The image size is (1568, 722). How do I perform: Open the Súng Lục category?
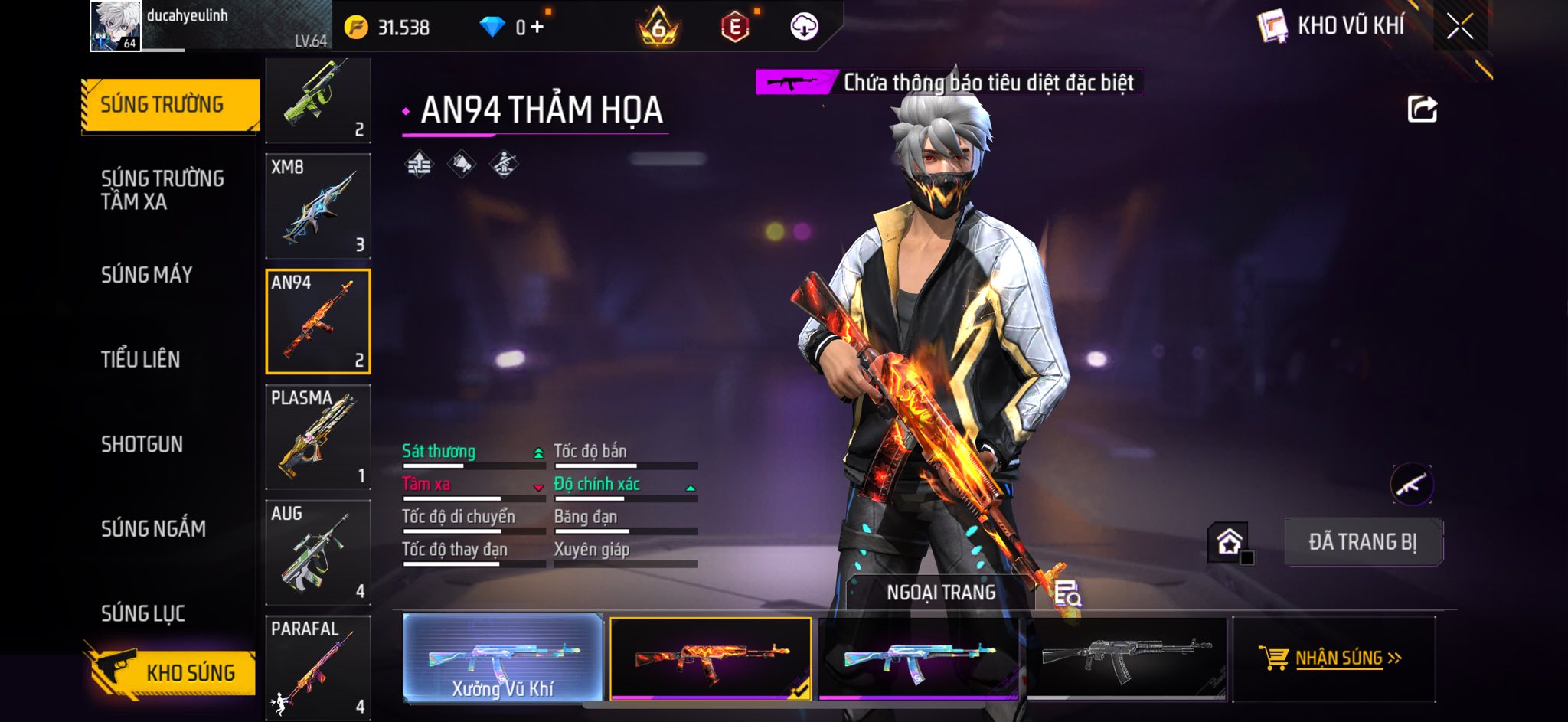[143, 613]
